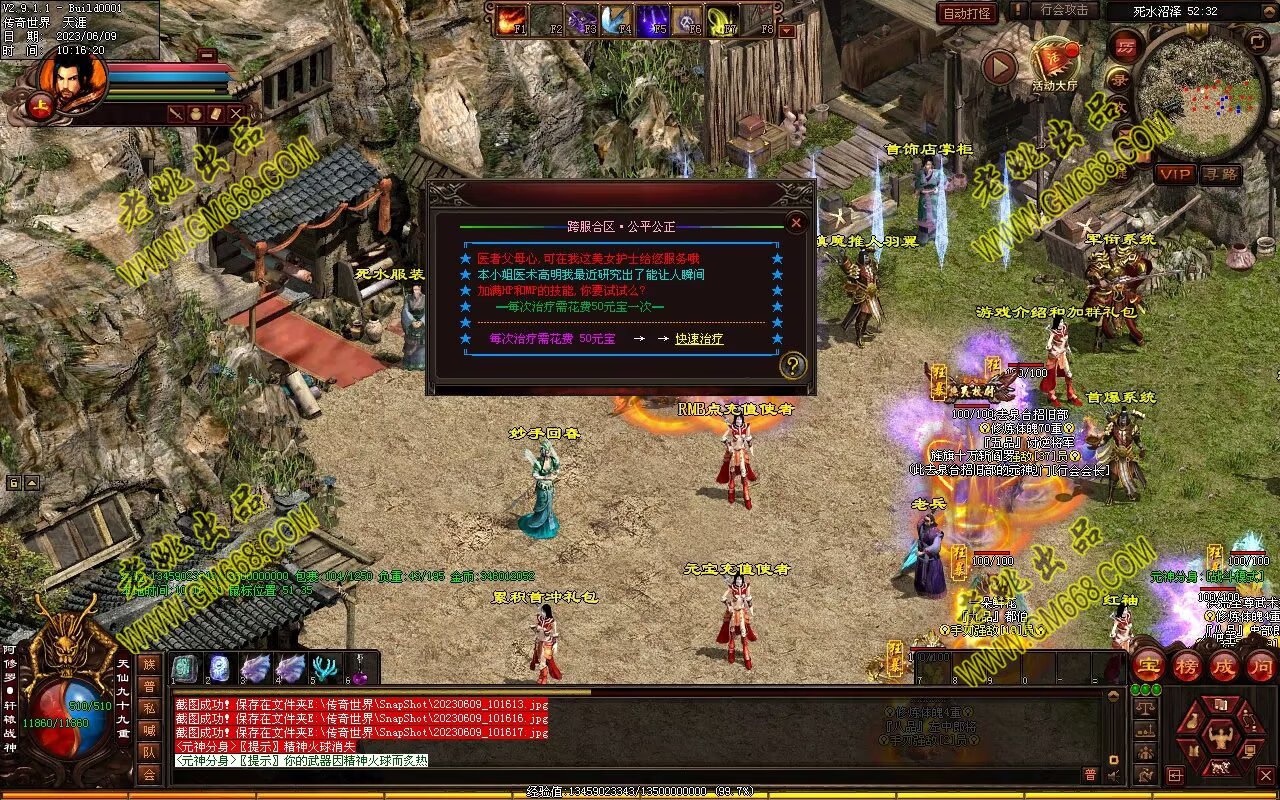The width and height of the screenshot is (1280, 800).
Task: Activate 寻路 pathfinding
Action: click(x=1220, y=174)
